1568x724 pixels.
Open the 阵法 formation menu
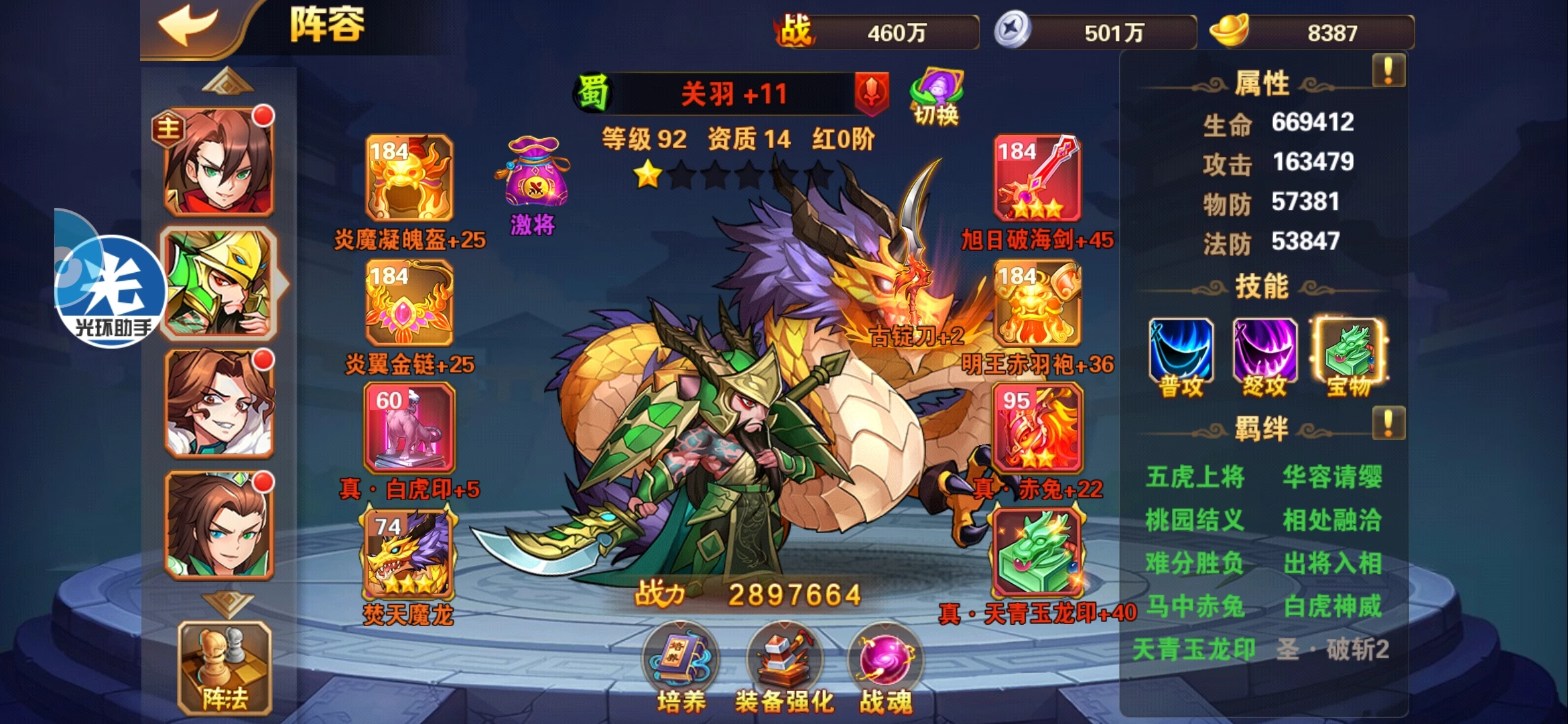coord(224,667)
